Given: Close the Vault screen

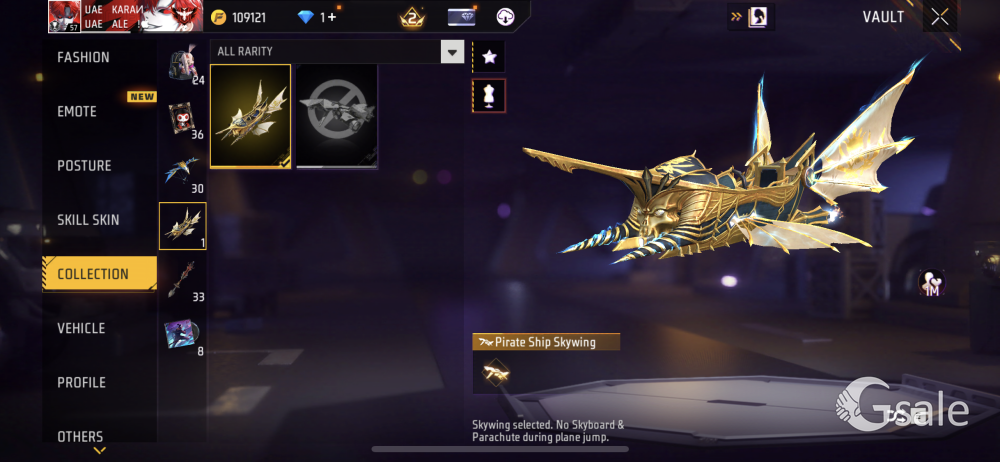Looking at the screenshot, I should click(940, 16).
